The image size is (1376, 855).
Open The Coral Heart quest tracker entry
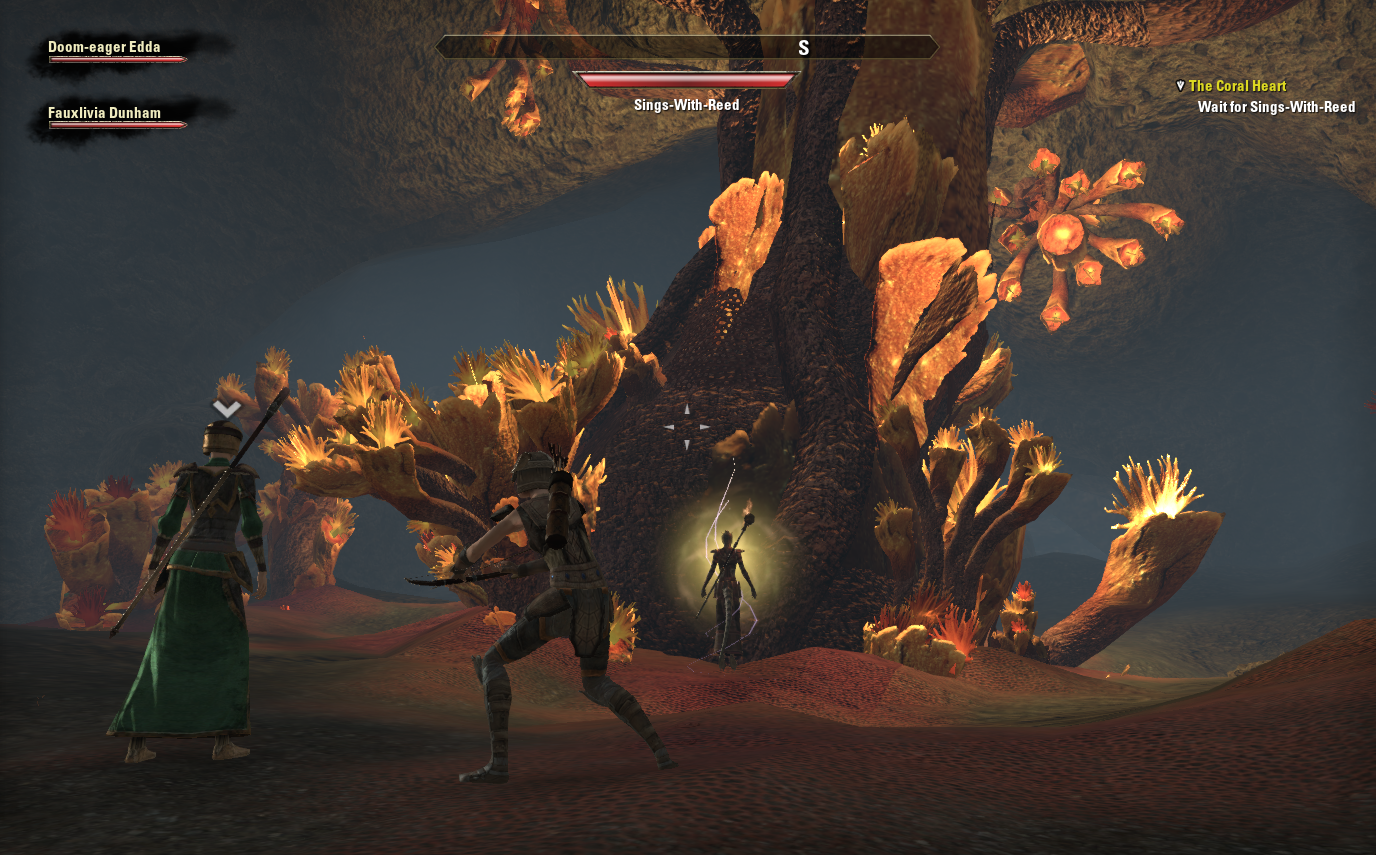(x=1237, y=87)
